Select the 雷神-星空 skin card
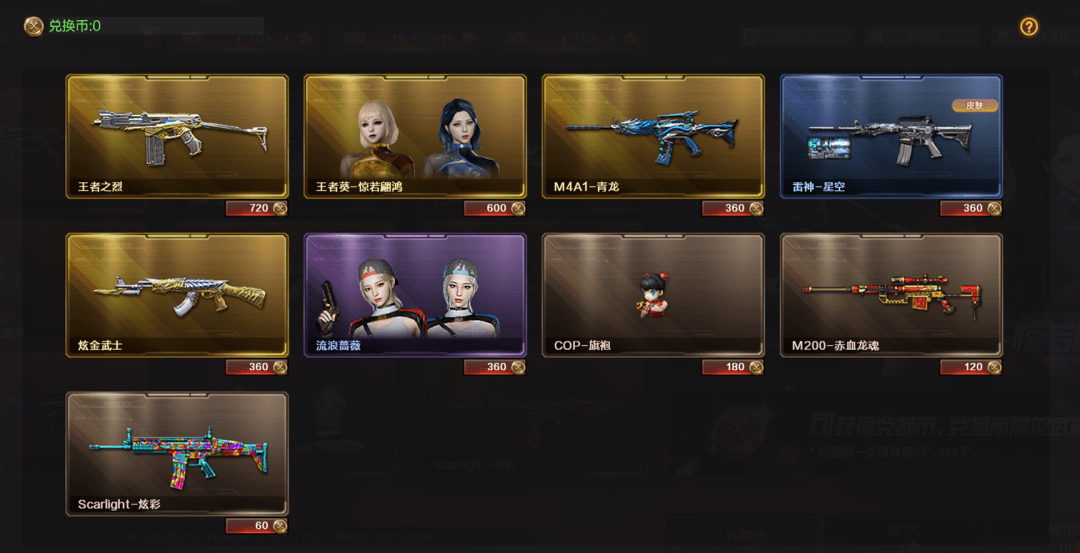 coord(891,136)
